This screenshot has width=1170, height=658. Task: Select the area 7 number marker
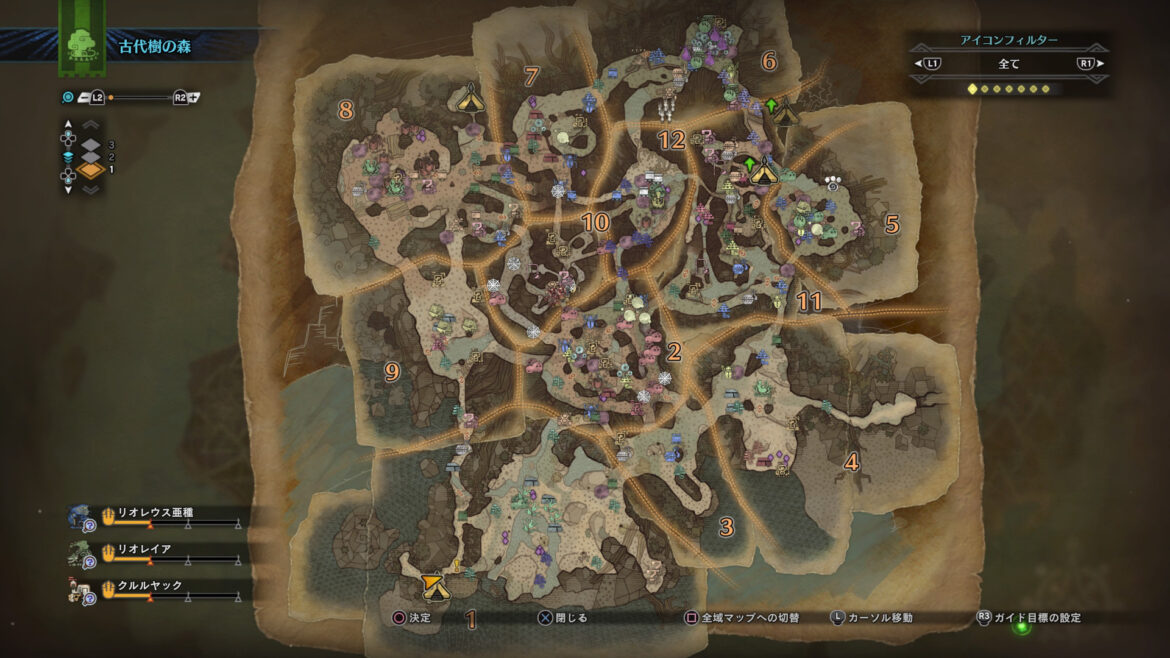[531, 76]
